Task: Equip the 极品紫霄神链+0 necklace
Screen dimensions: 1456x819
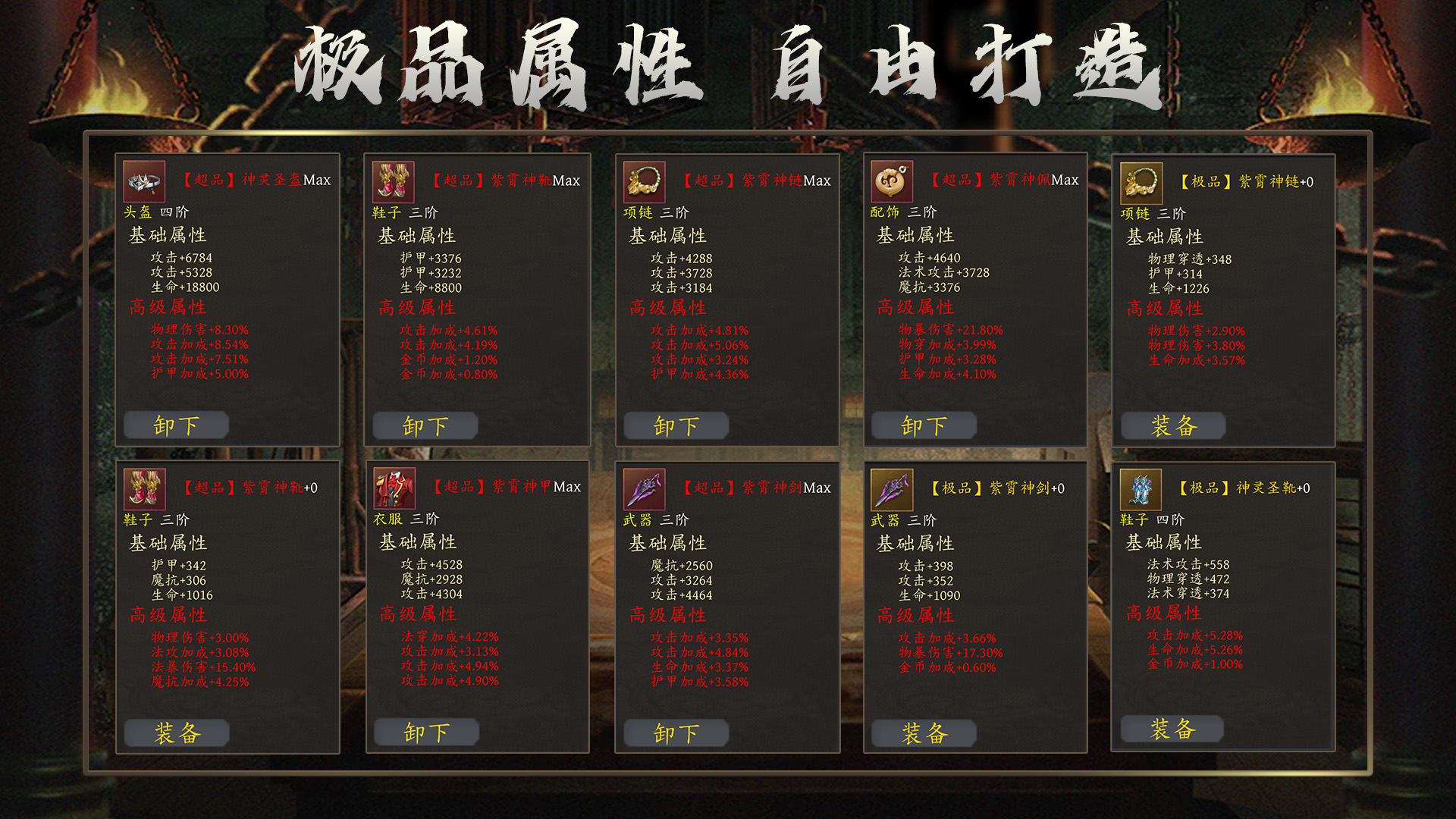Action: (1172, 425)
